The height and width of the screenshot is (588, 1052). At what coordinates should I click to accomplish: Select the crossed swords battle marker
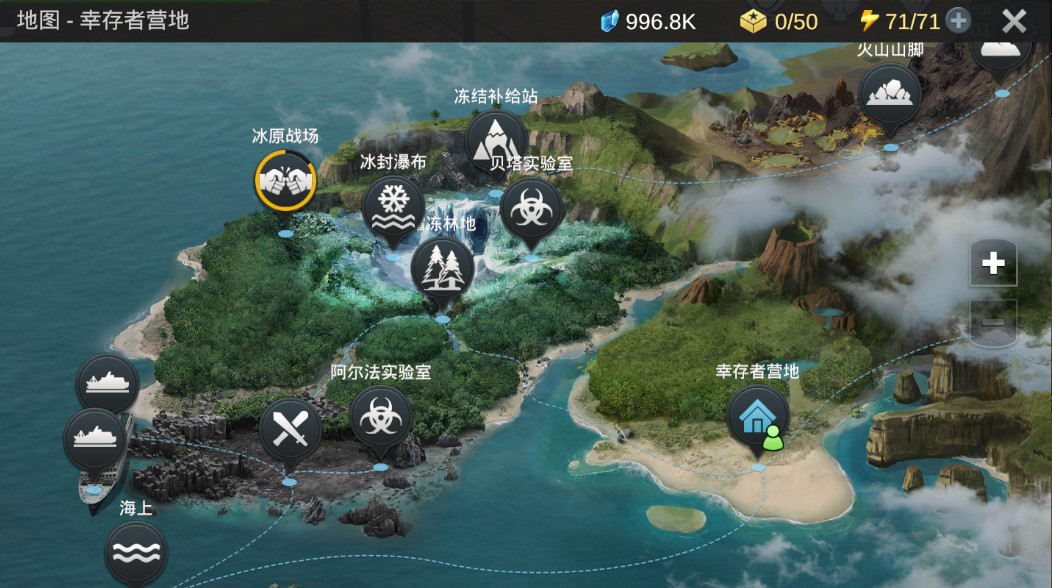pos(290,431)
